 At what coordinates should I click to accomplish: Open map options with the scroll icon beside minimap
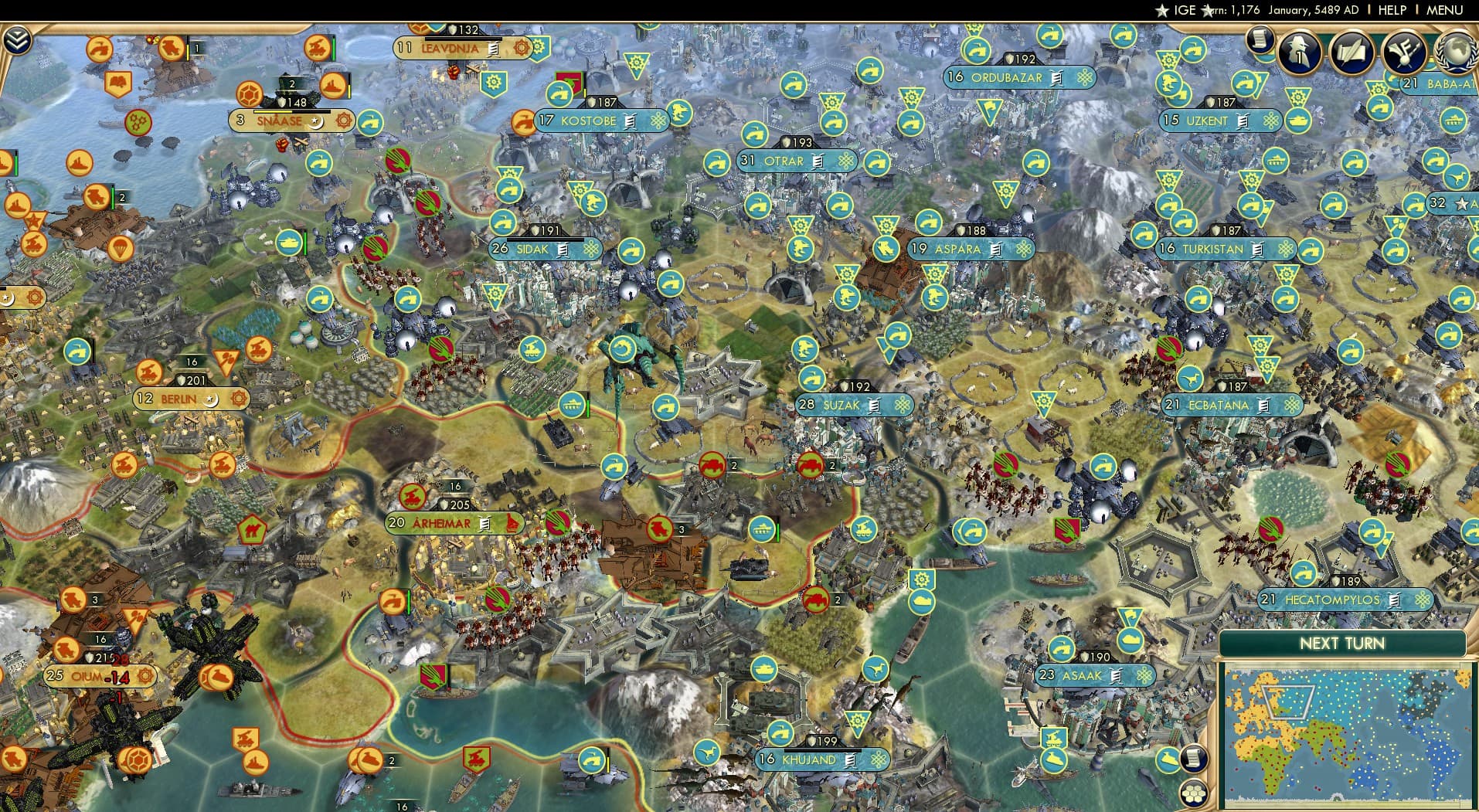pos(1193,758)
